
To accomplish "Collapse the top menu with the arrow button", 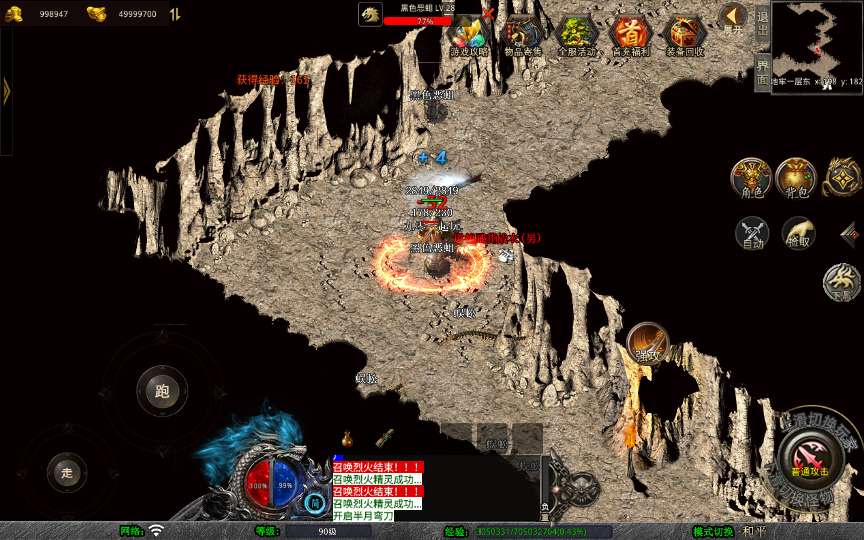I will pos(732,17).
